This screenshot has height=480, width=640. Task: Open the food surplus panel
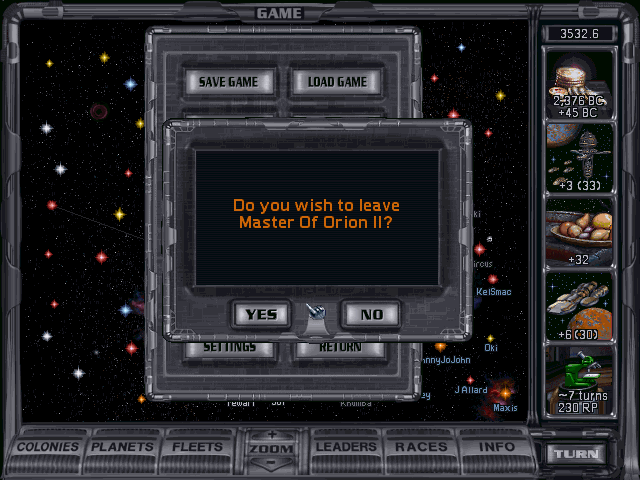pos(577,232)
